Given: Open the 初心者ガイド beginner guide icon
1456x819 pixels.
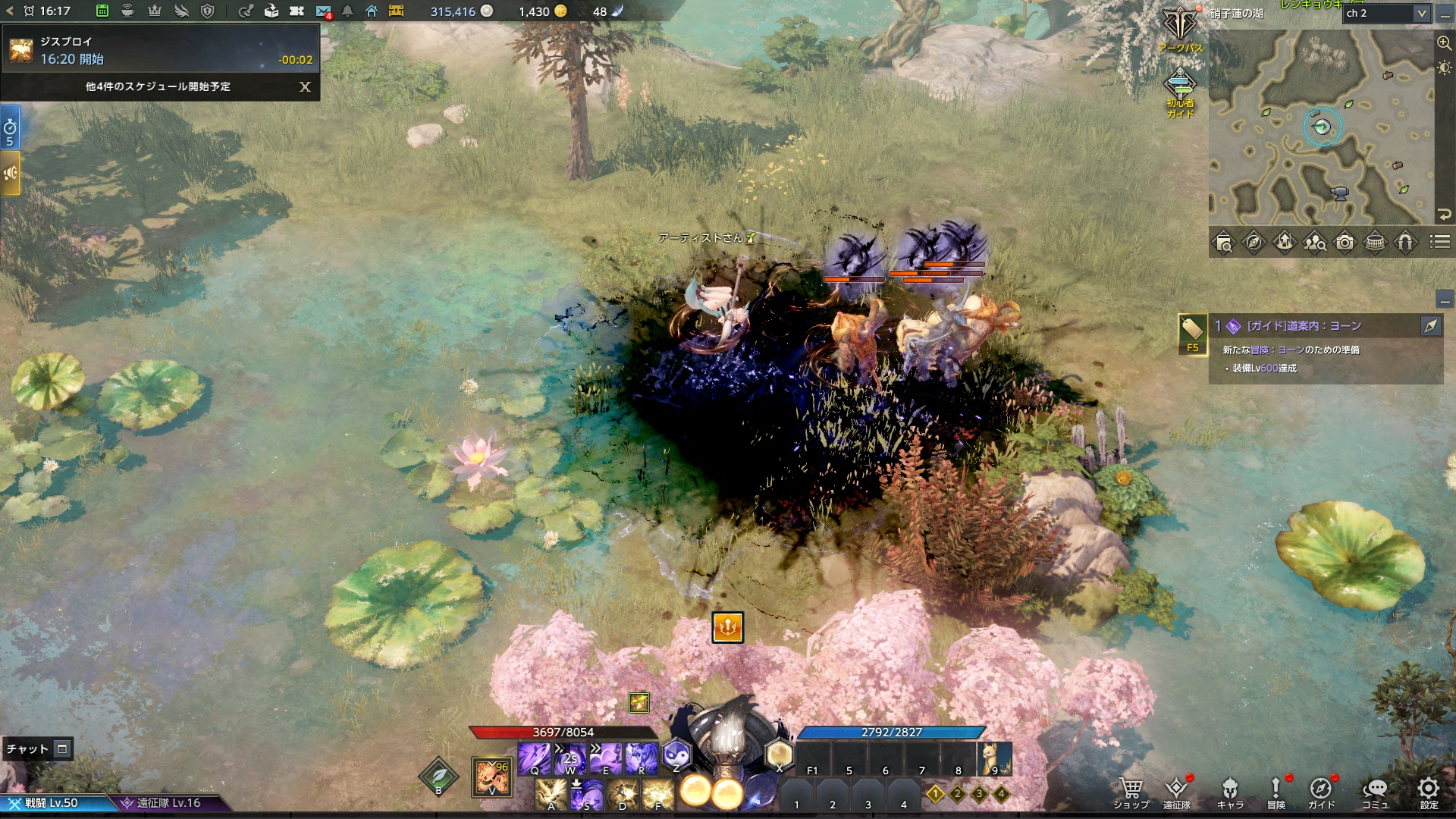Looking at the screenshot, I should tap(1180, 93).
